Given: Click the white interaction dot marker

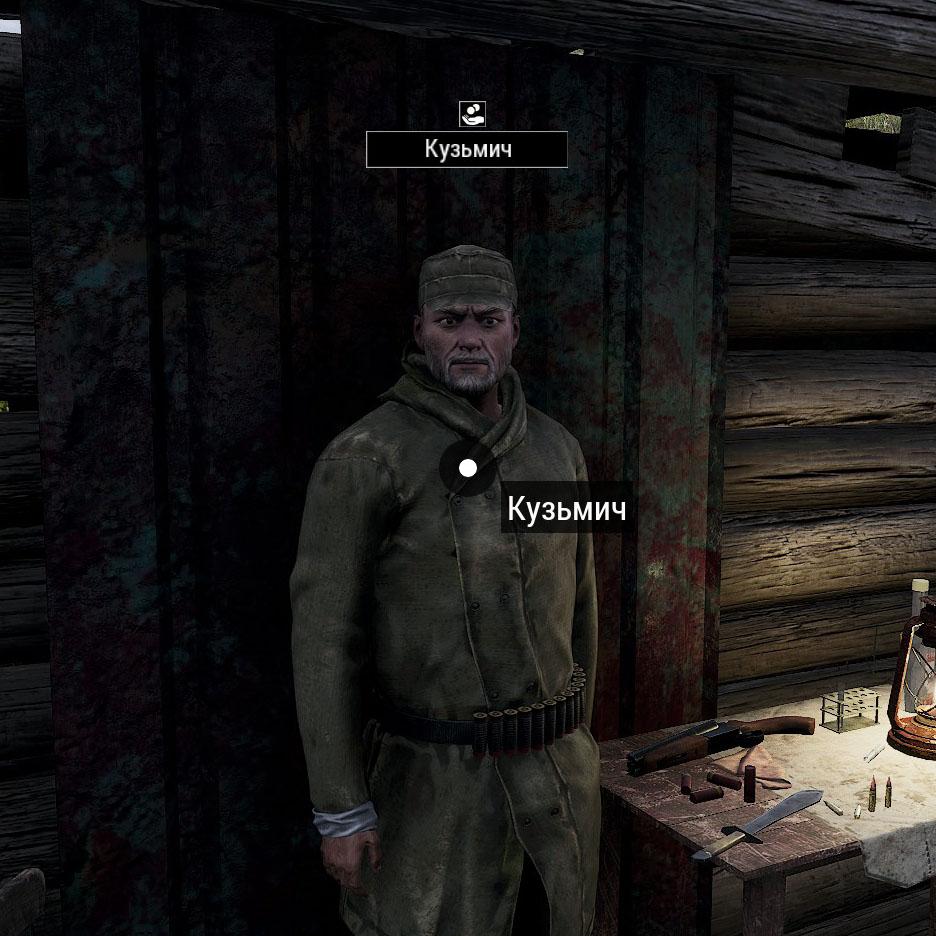Looking at the screenshot, I should (x=467, y=467).
